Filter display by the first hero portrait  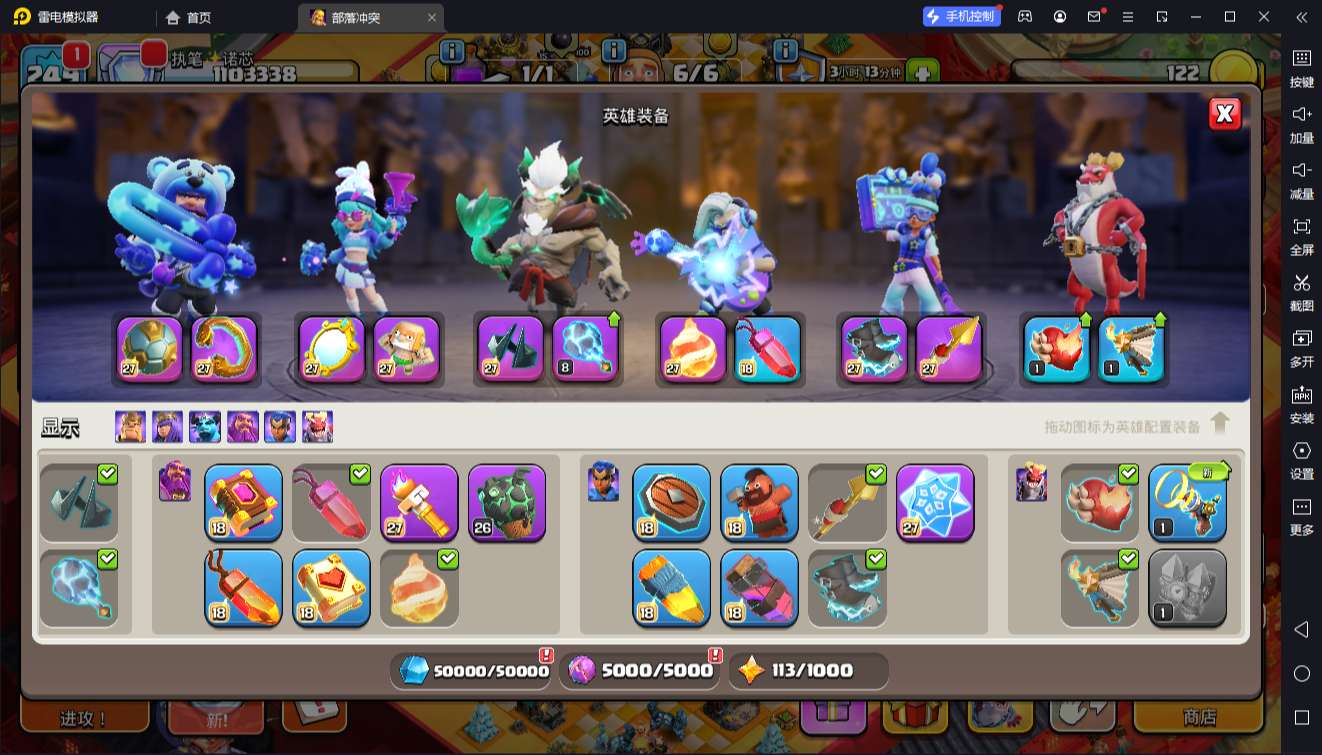point(130,427)
